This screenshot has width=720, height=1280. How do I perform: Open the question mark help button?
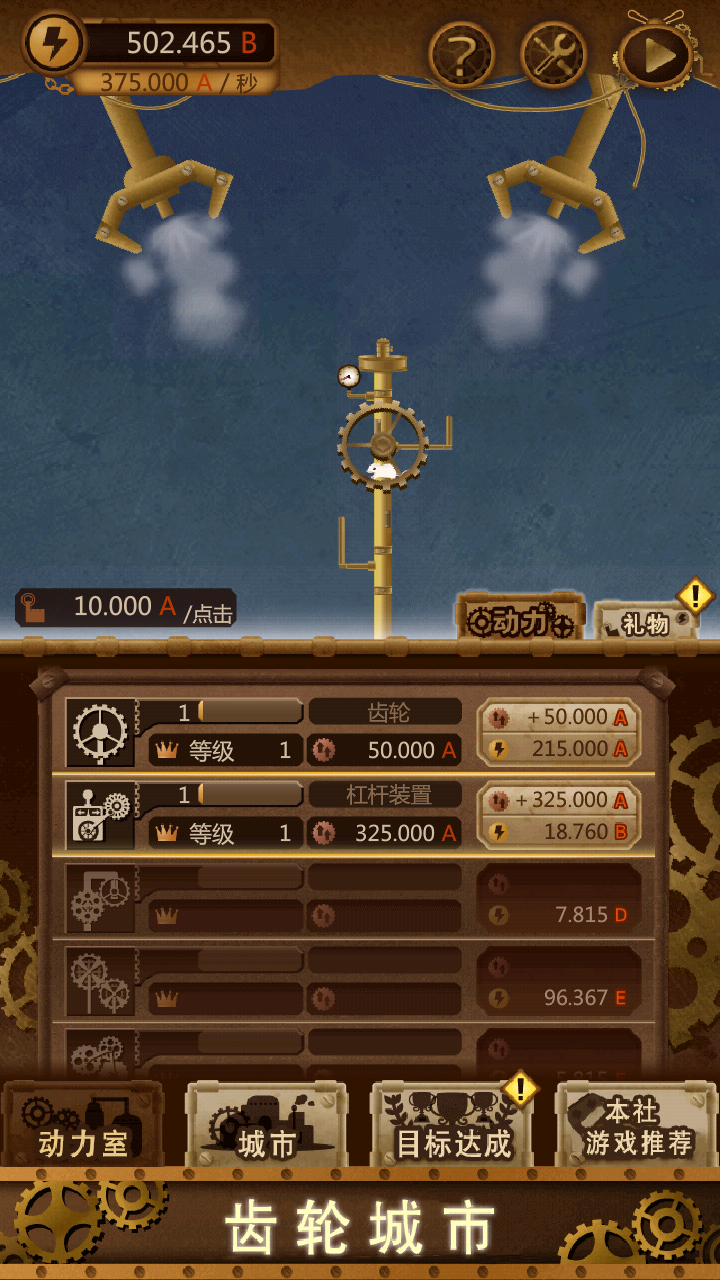pyautogui.click(x=461, y=55)
